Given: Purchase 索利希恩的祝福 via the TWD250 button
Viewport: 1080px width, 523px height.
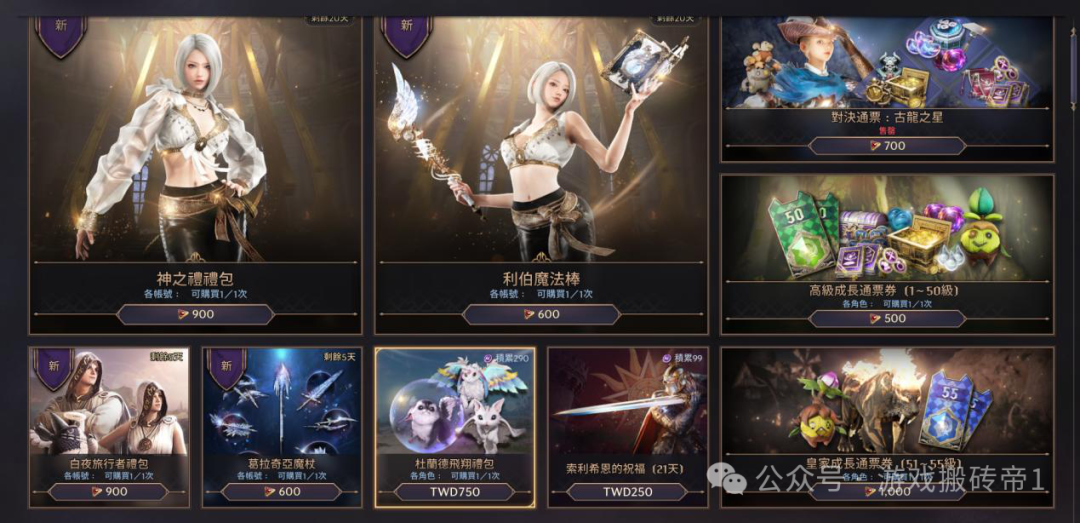Looking at the screenshot, I should 627,492.
